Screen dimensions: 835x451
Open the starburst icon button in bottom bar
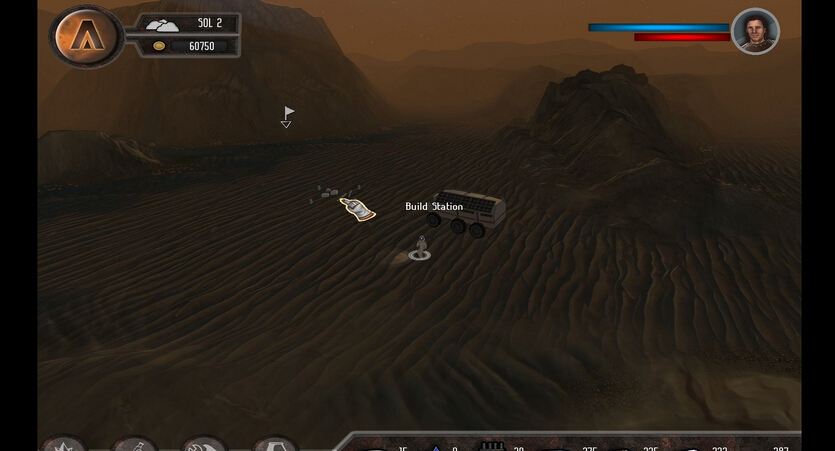click(x=65, y=445)
